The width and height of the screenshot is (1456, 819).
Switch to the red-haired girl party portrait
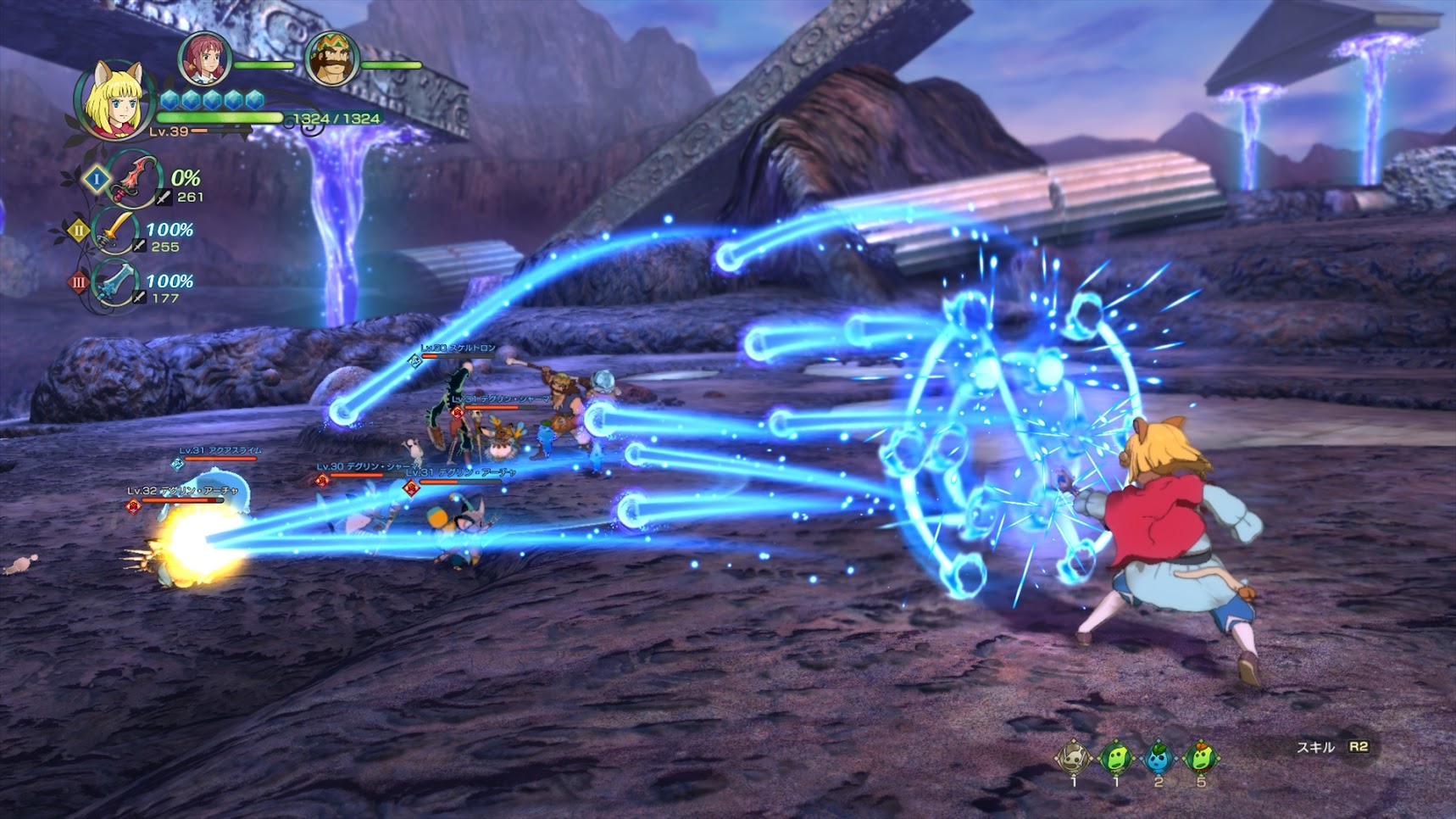pyautogui.click(x=203, y=58)
